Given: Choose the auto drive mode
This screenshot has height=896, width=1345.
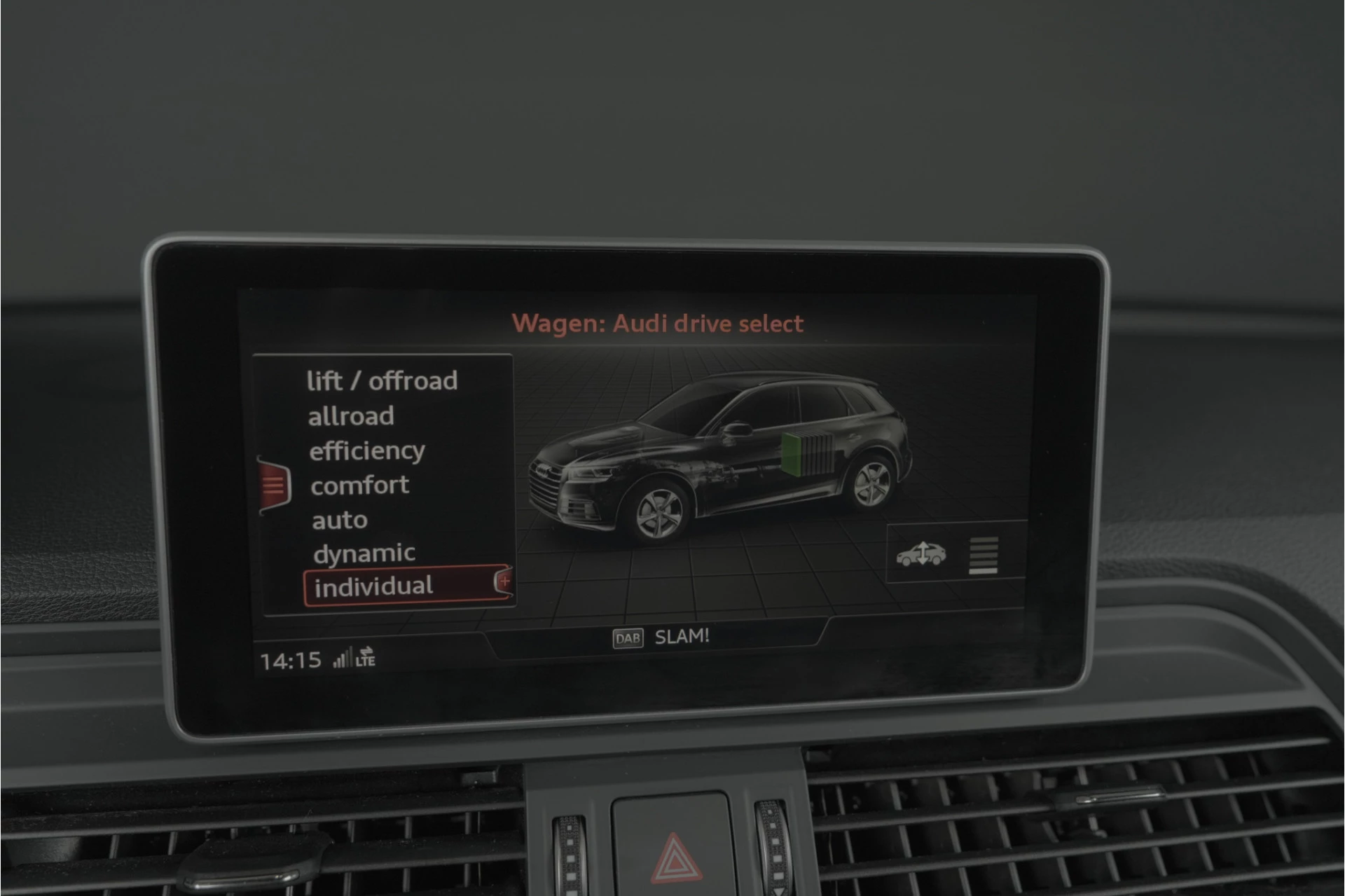Looking at the screenshot, I should pyautogui.click(x=340, y=521).
